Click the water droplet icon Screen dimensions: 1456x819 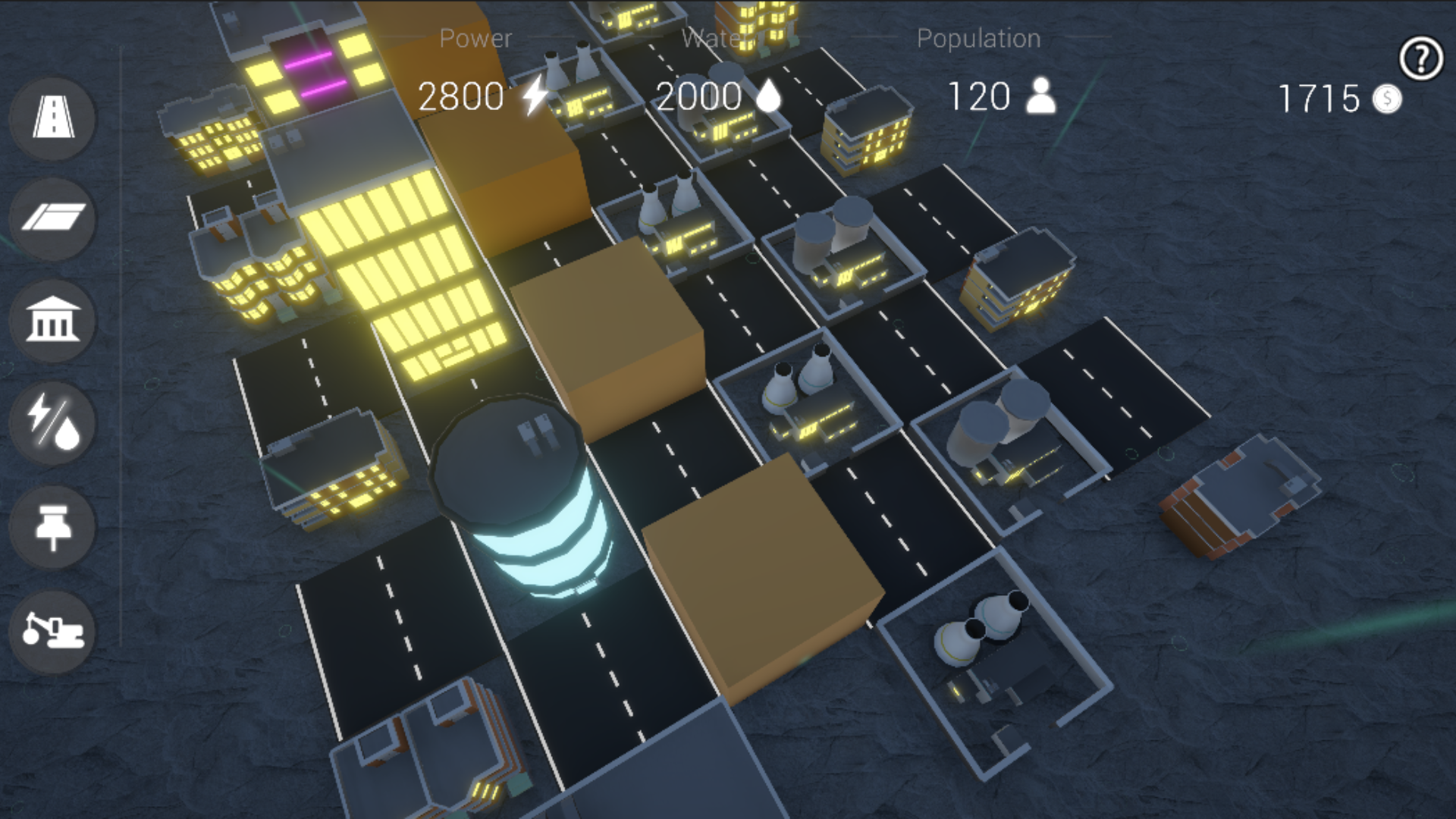coord(769,96)
